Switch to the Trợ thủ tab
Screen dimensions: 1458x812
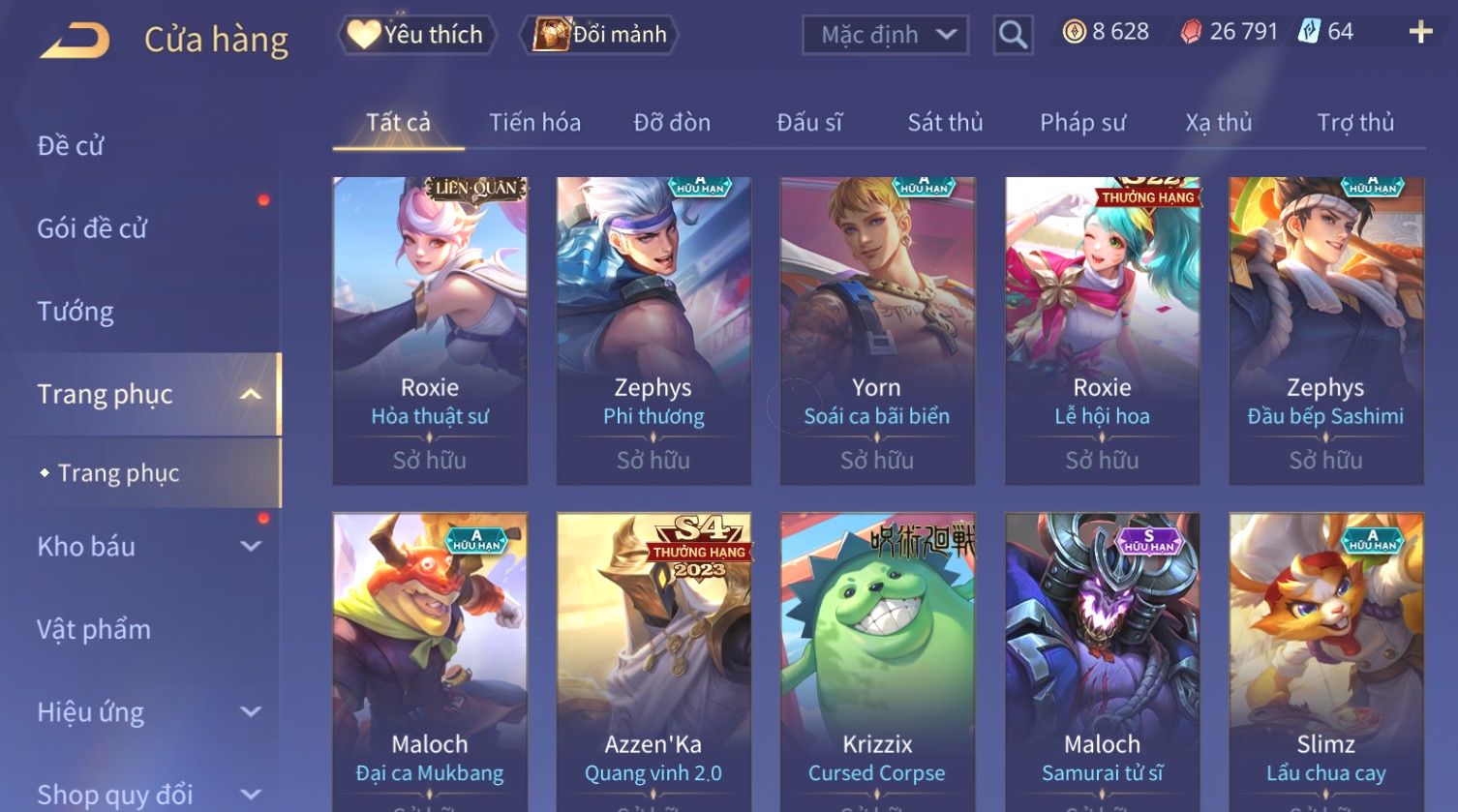[1355, 123]
